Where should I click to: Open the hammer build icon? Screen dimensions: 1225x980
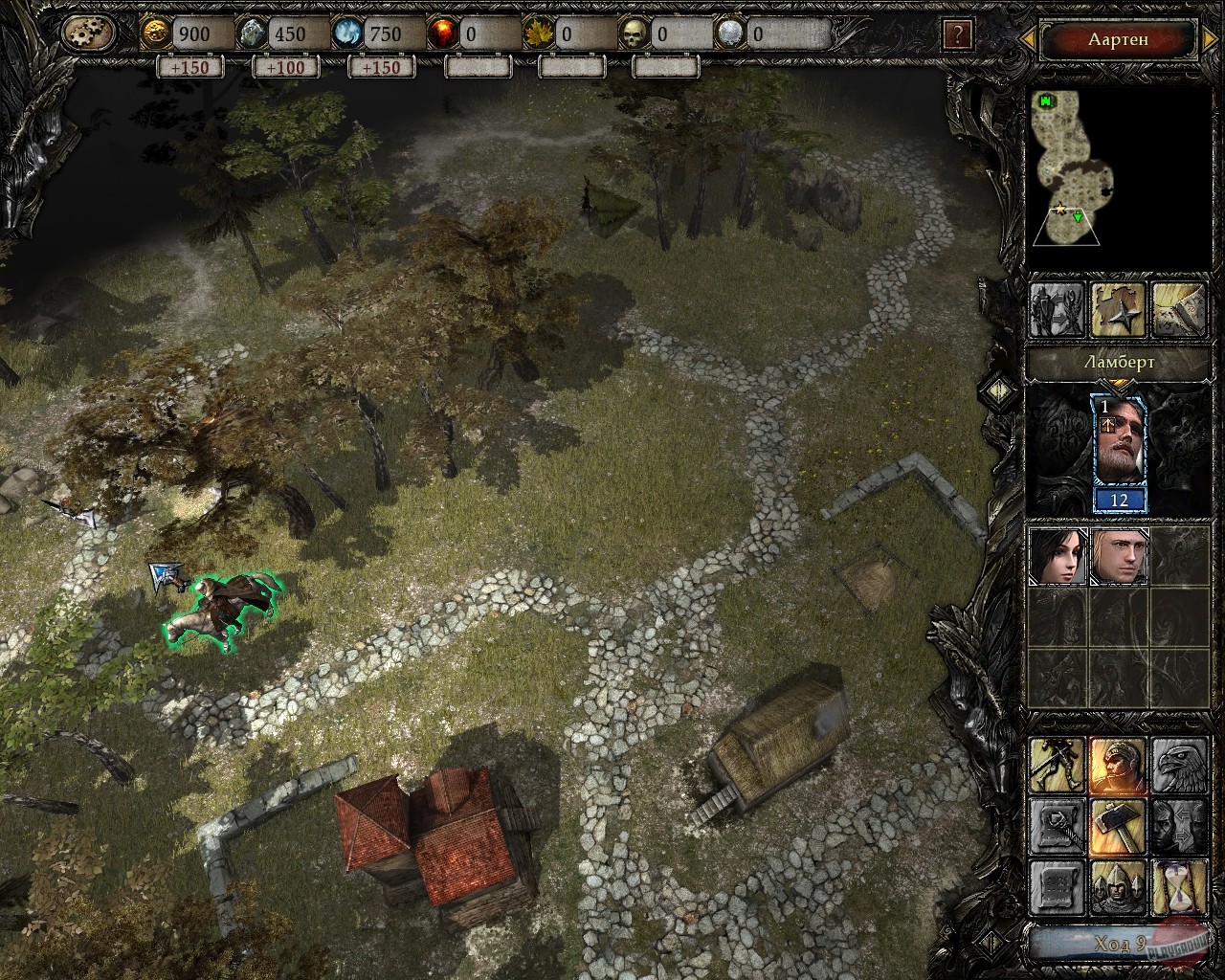click(1119, 825)
